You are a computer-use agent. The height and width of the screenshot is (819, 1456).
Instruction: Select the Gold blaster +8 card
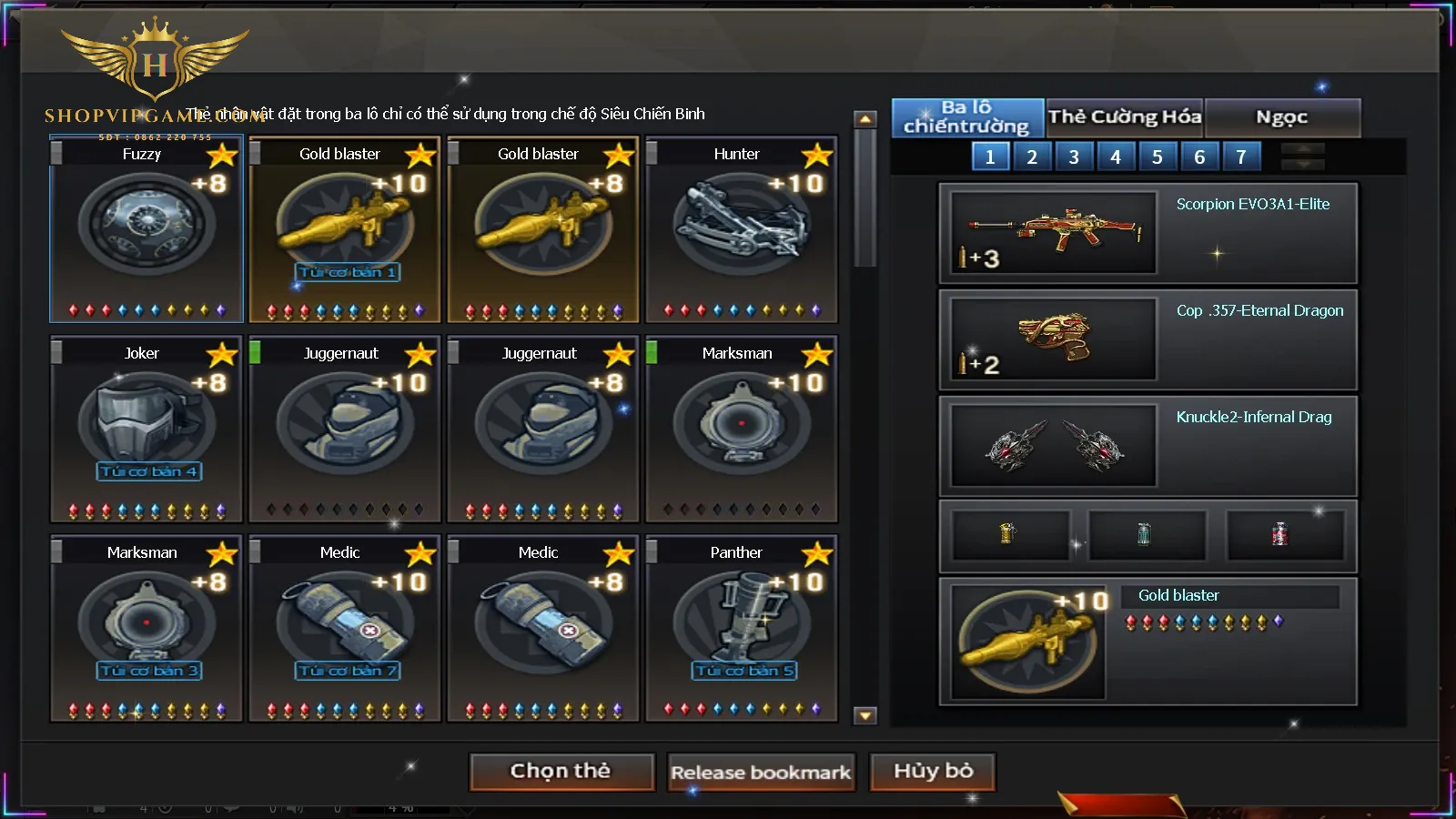(542, 229)
